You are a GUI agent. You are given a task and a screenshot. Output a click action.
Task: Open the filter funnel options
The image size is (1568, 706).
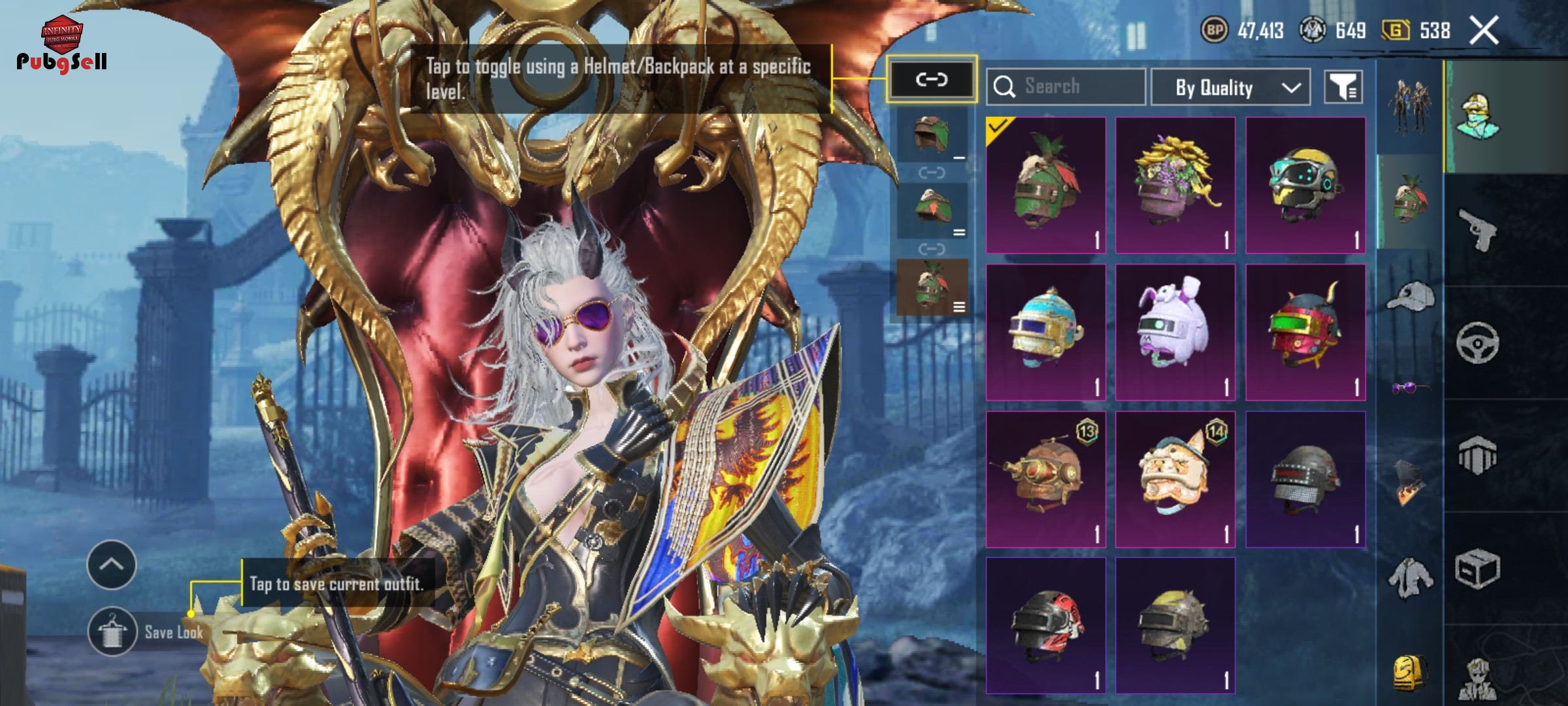(1343, 87)
